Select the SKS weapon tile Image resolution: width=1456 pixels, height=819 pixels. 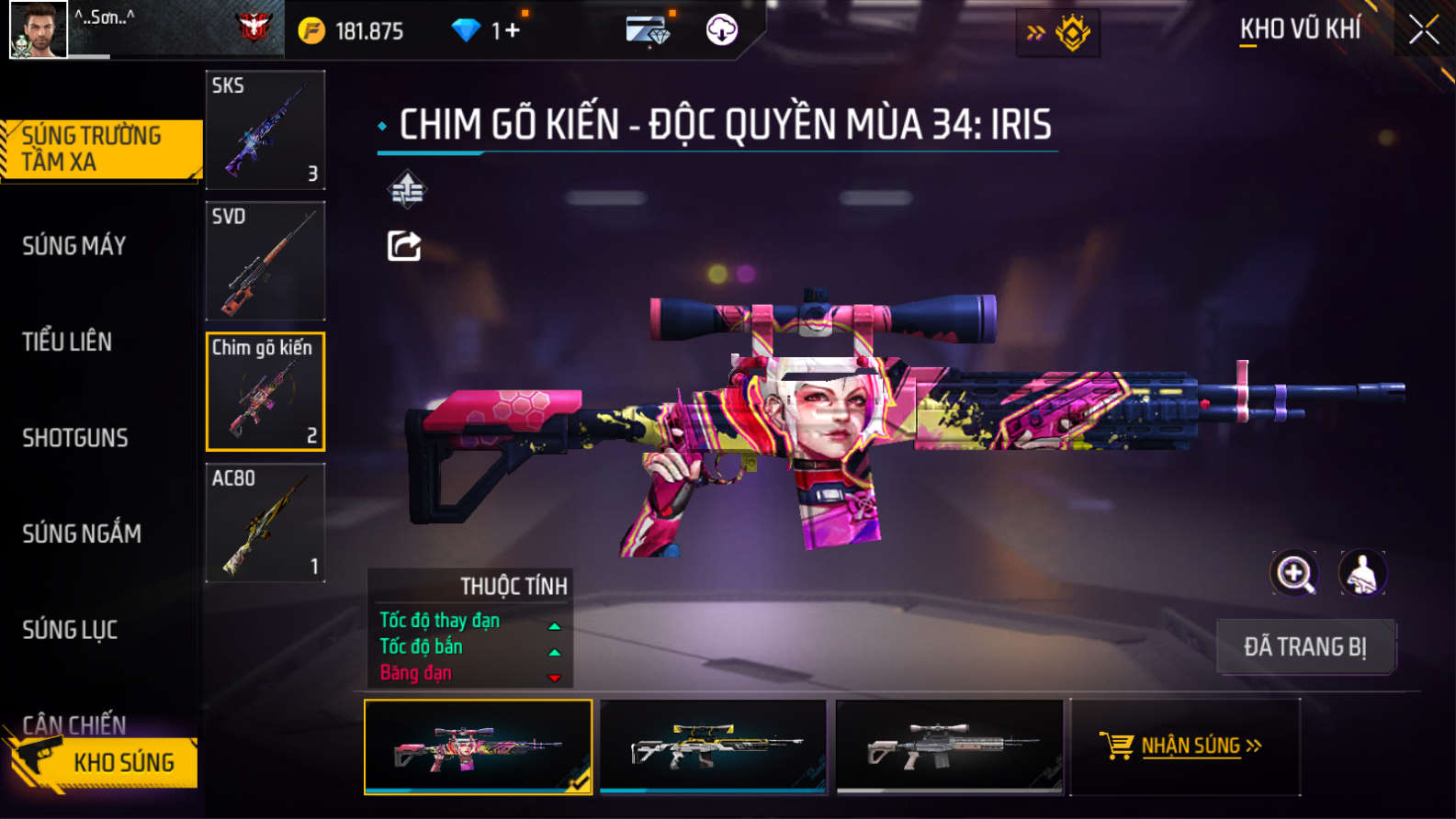click(x=265, y=129)
